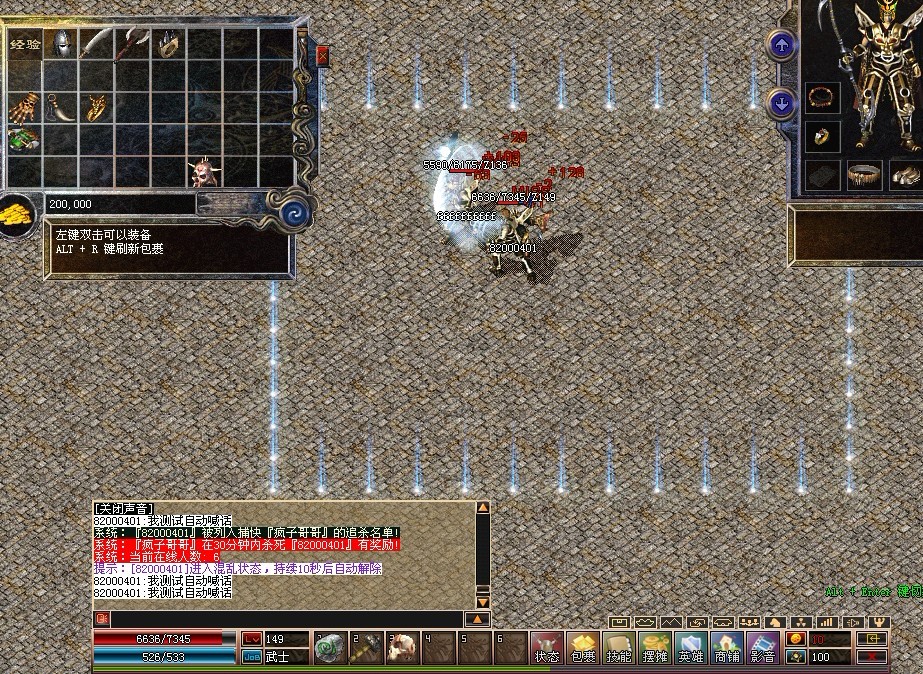This screenshot has width=923, height=674.
Task: Use the hammer item in hotbar slot 2
Action: tap(365, 648)
